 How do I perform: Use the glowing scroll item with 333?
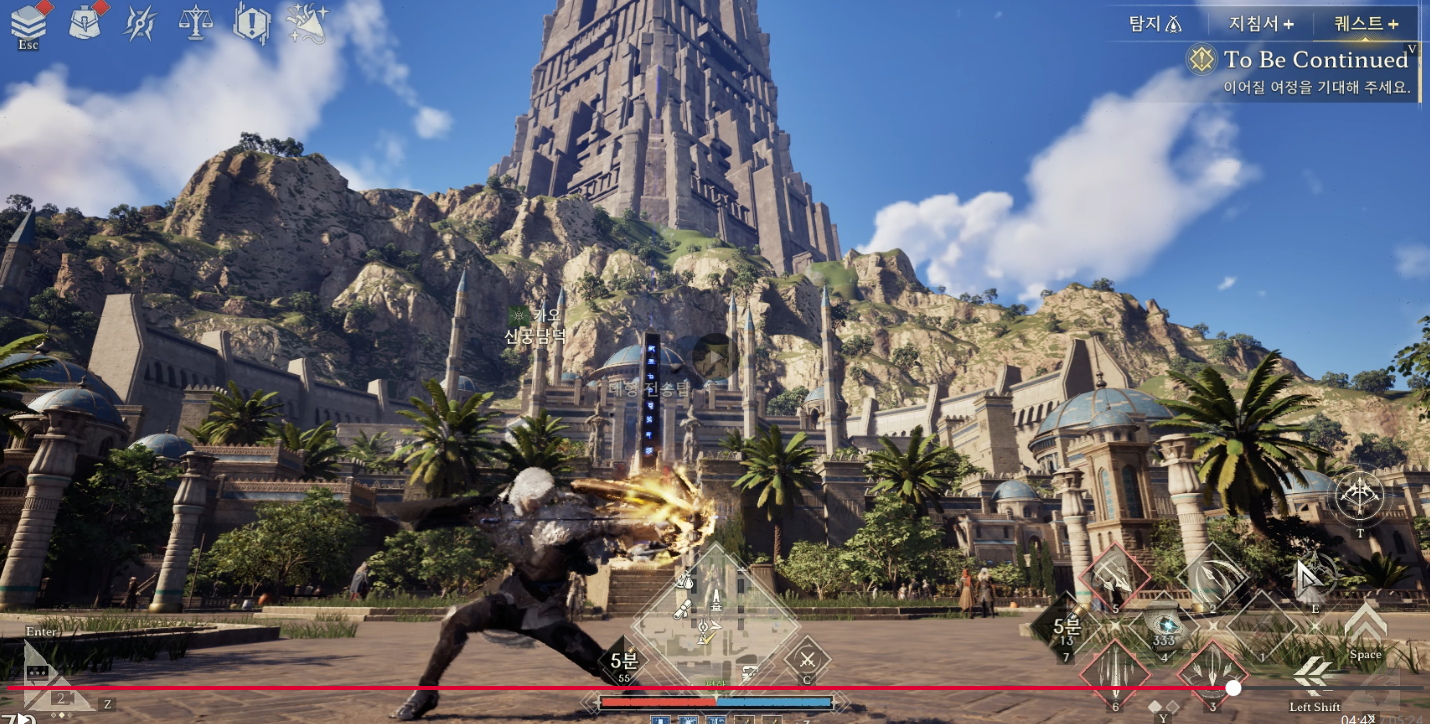tap(1163, 625)
